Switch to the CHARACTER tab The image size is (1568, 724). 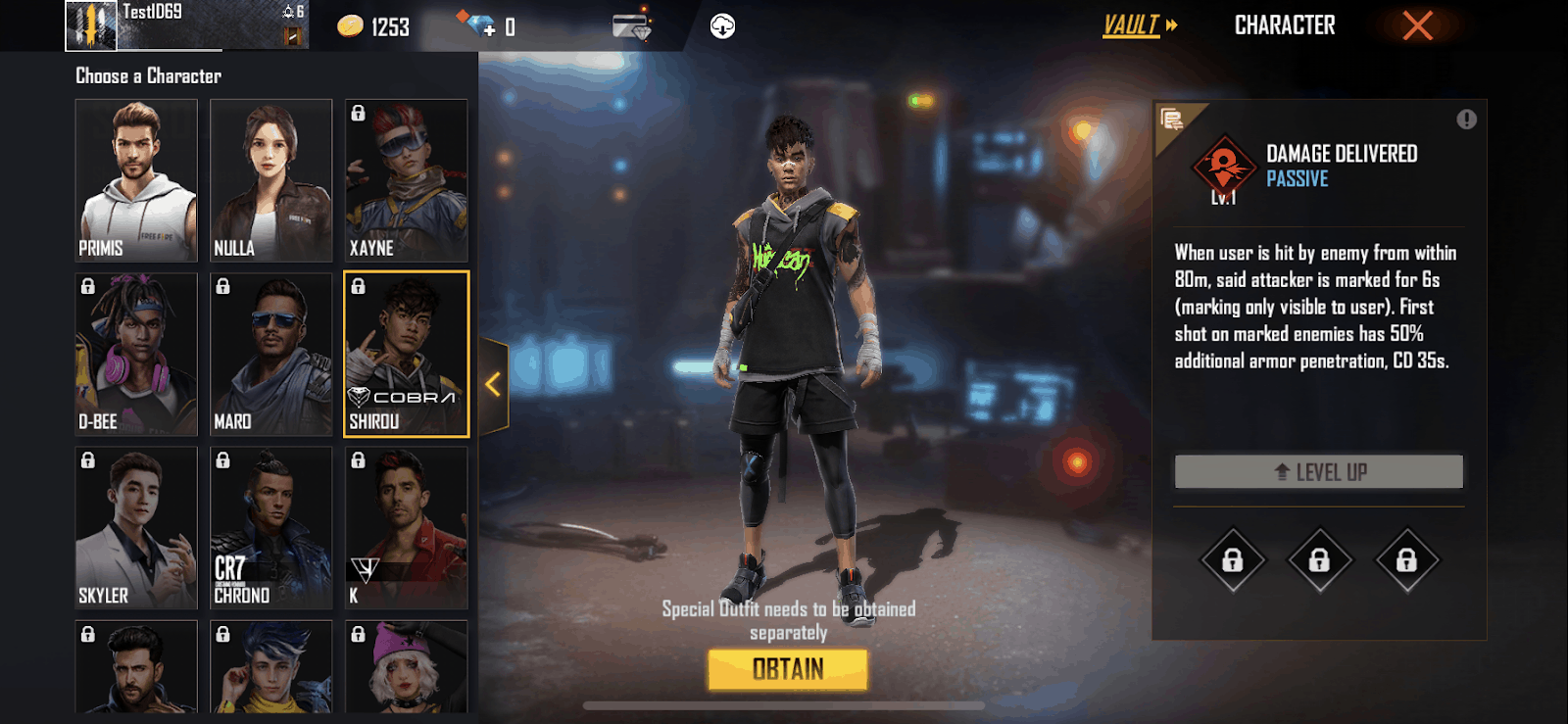point(1285,25)
